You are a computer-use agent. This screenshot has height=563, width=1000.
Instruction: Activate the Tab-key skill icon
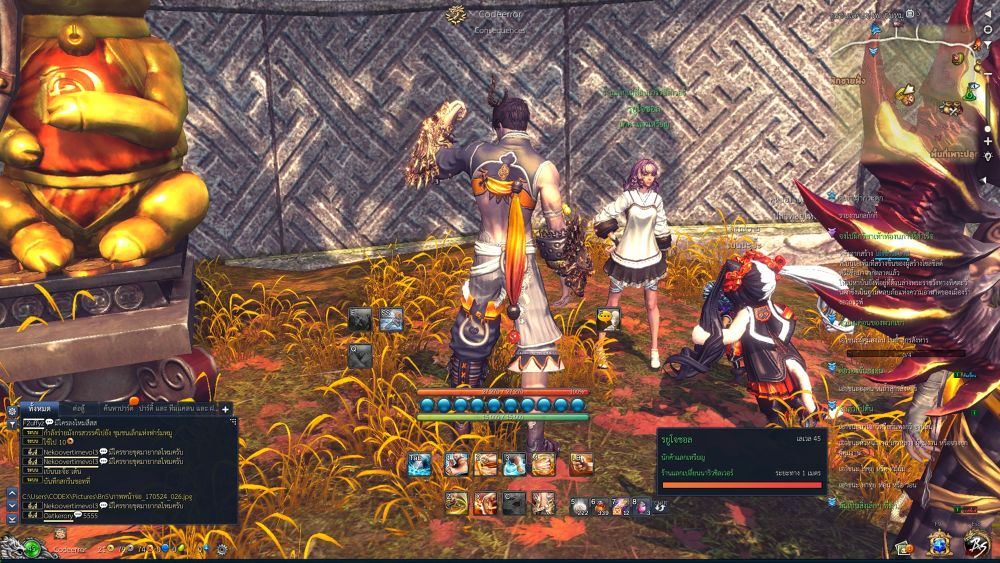coord(419,463)
